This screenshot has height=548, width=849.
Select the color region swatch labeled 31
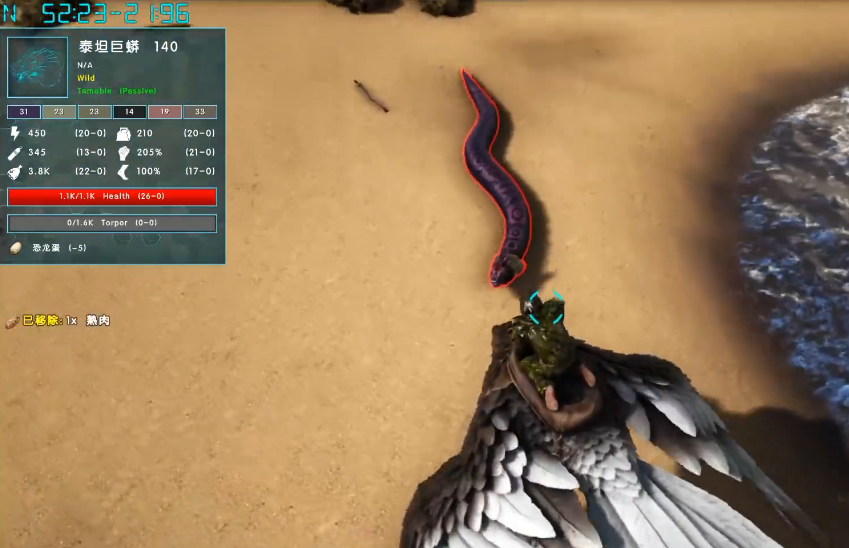pos(24,112)
